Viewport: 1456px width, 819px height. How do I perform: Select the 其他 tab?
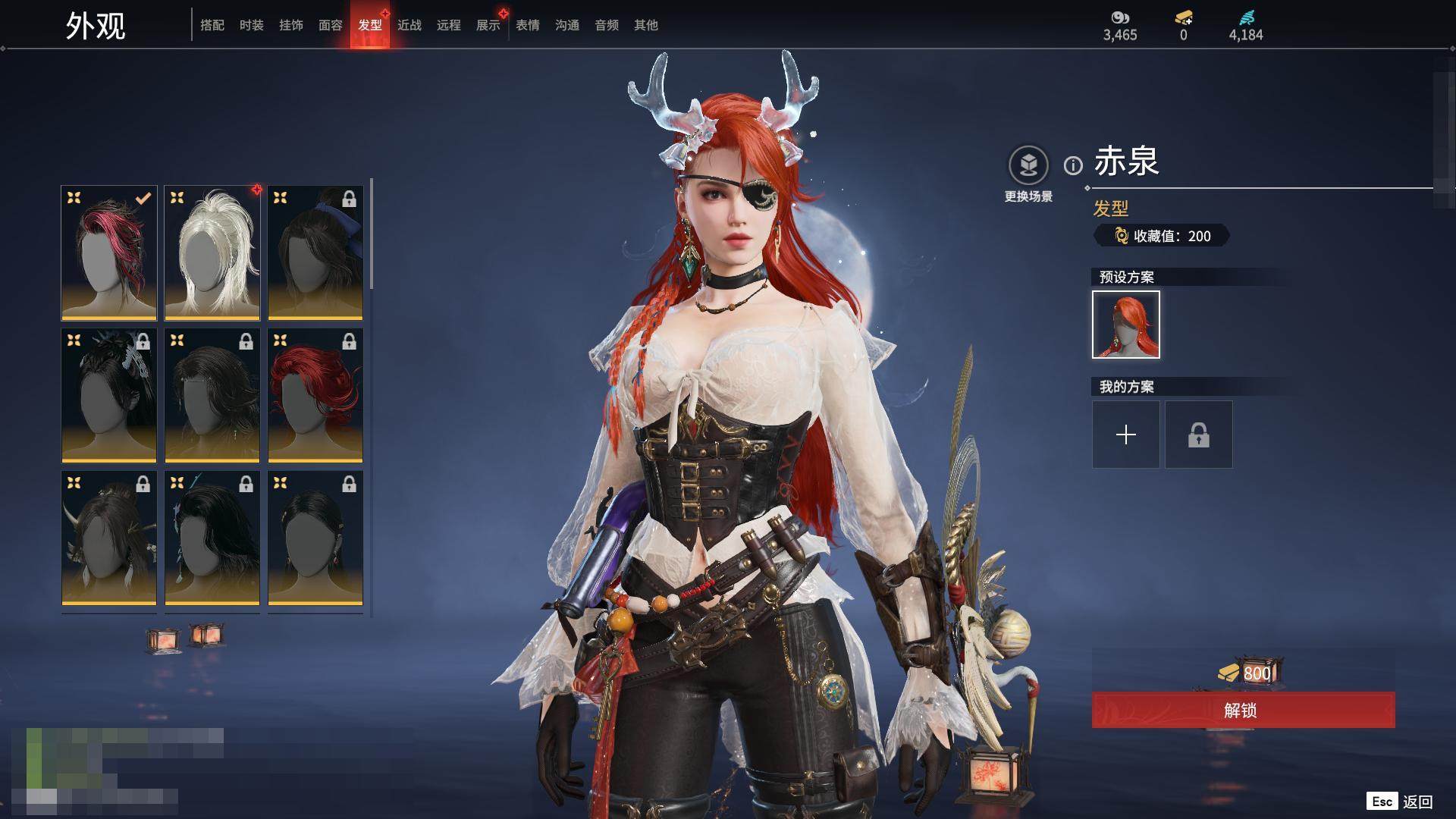point(645,25)
